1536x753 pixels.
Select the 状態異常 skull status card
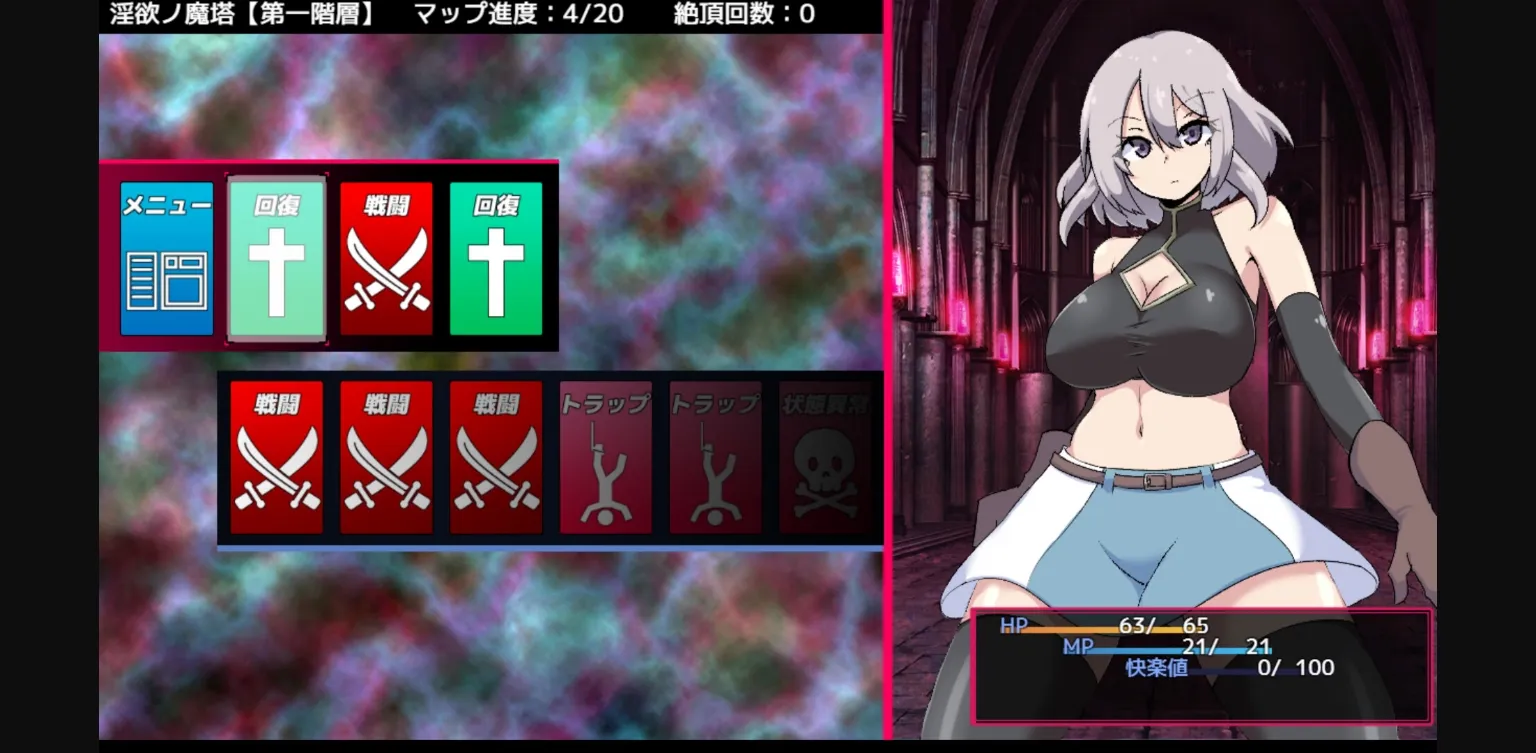(825, 458)
